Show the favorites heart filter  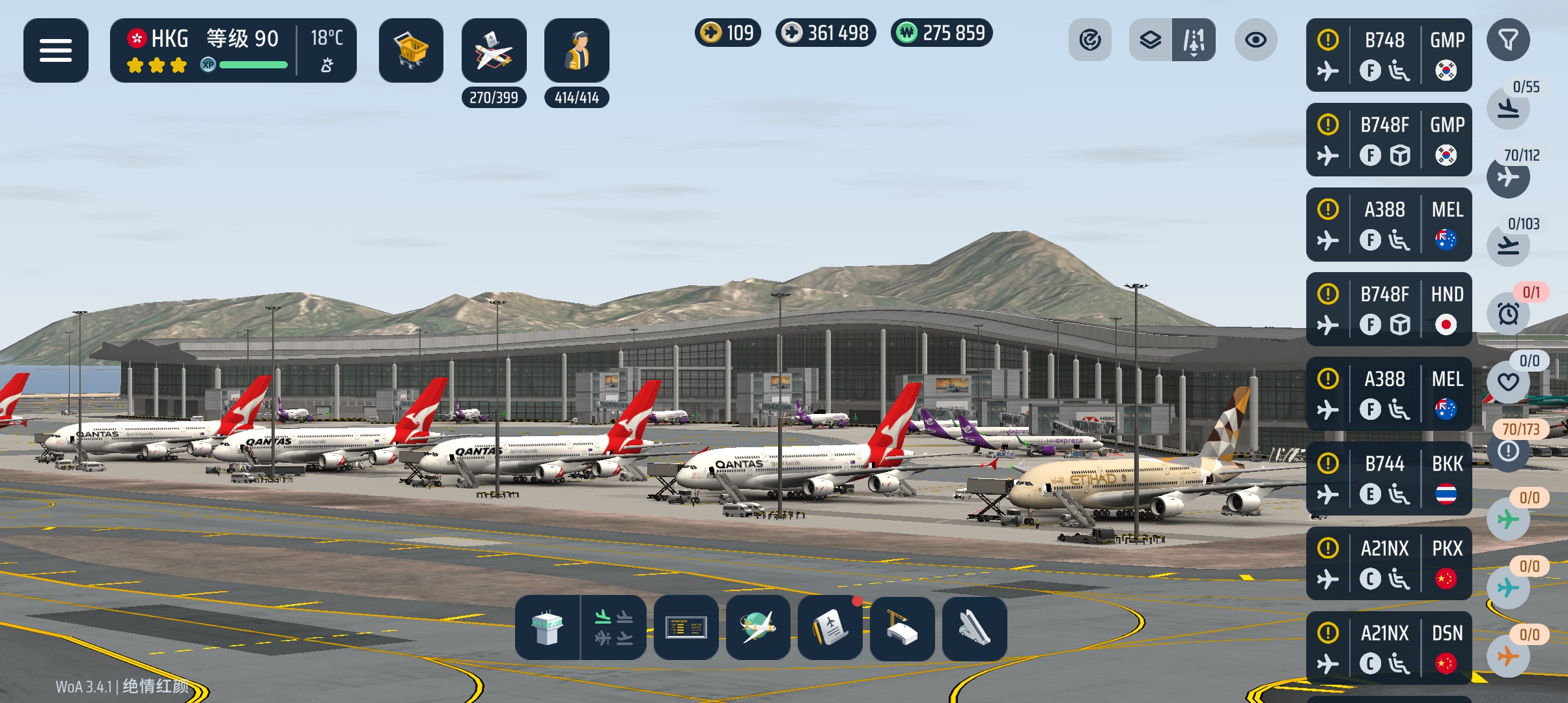click(x=1507, y=382)
